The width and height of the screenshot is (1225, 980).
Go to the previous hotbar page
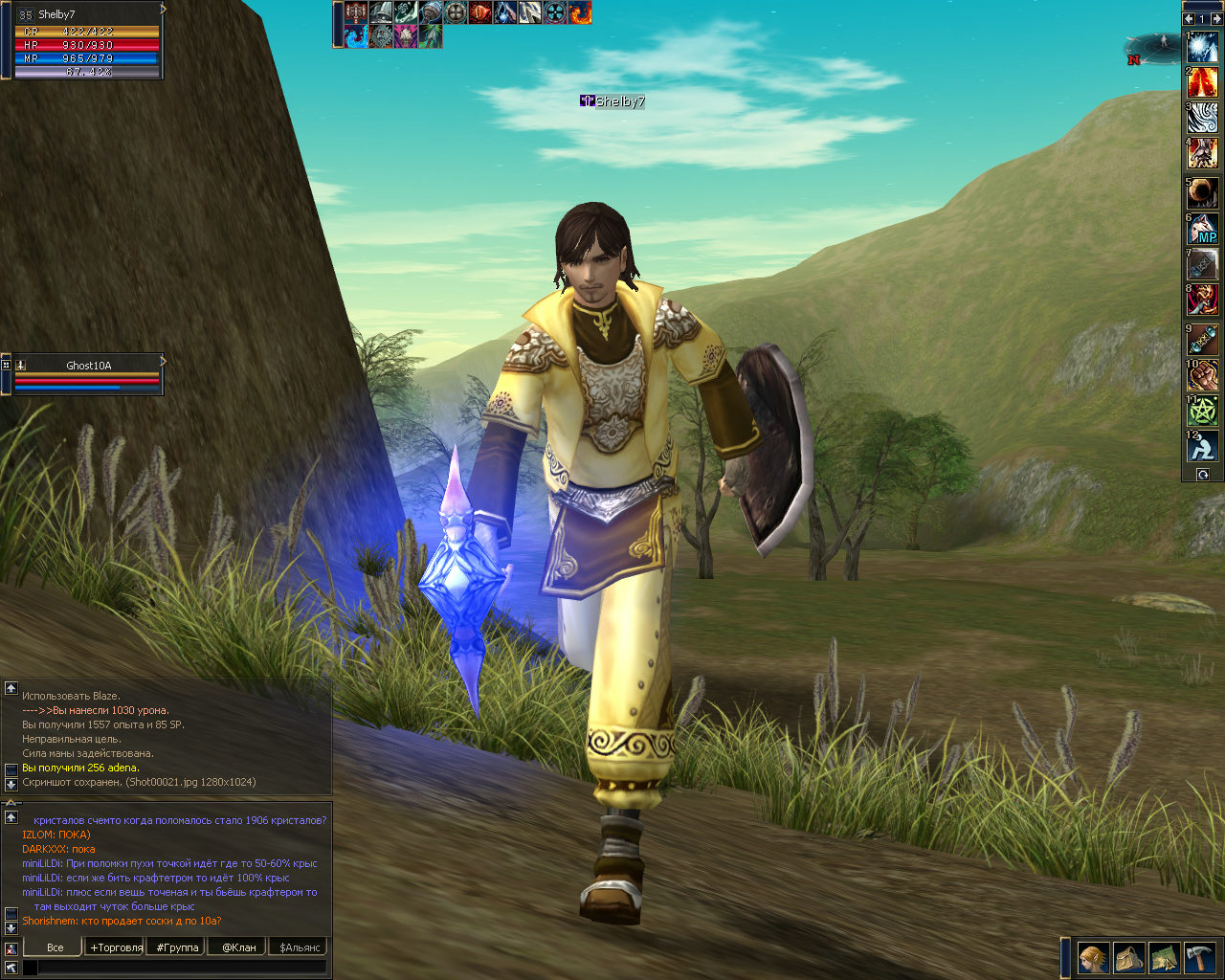(1189, 18)
